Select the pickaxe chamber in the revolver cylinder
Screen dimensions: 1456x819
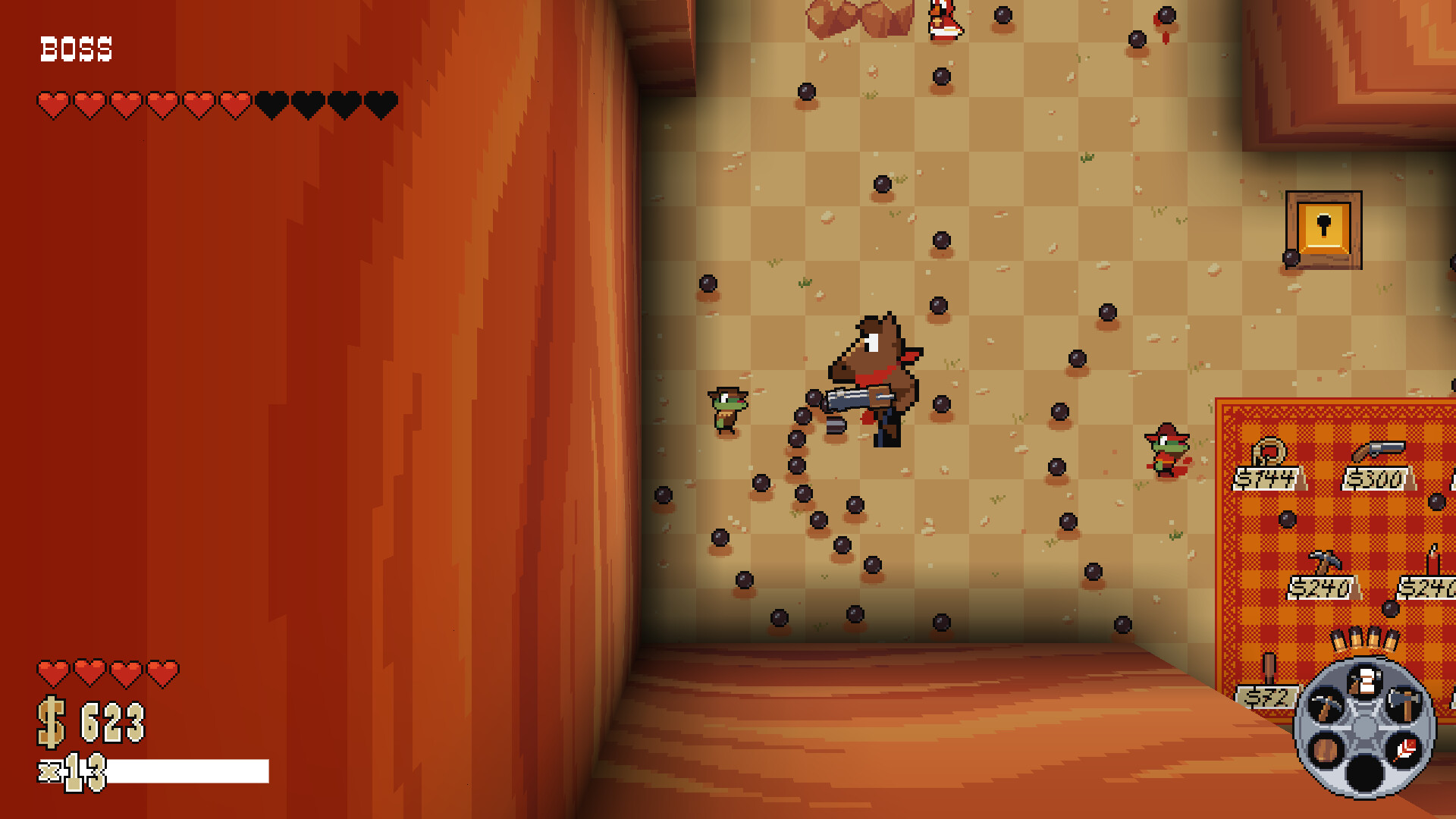click(1326, 705)
